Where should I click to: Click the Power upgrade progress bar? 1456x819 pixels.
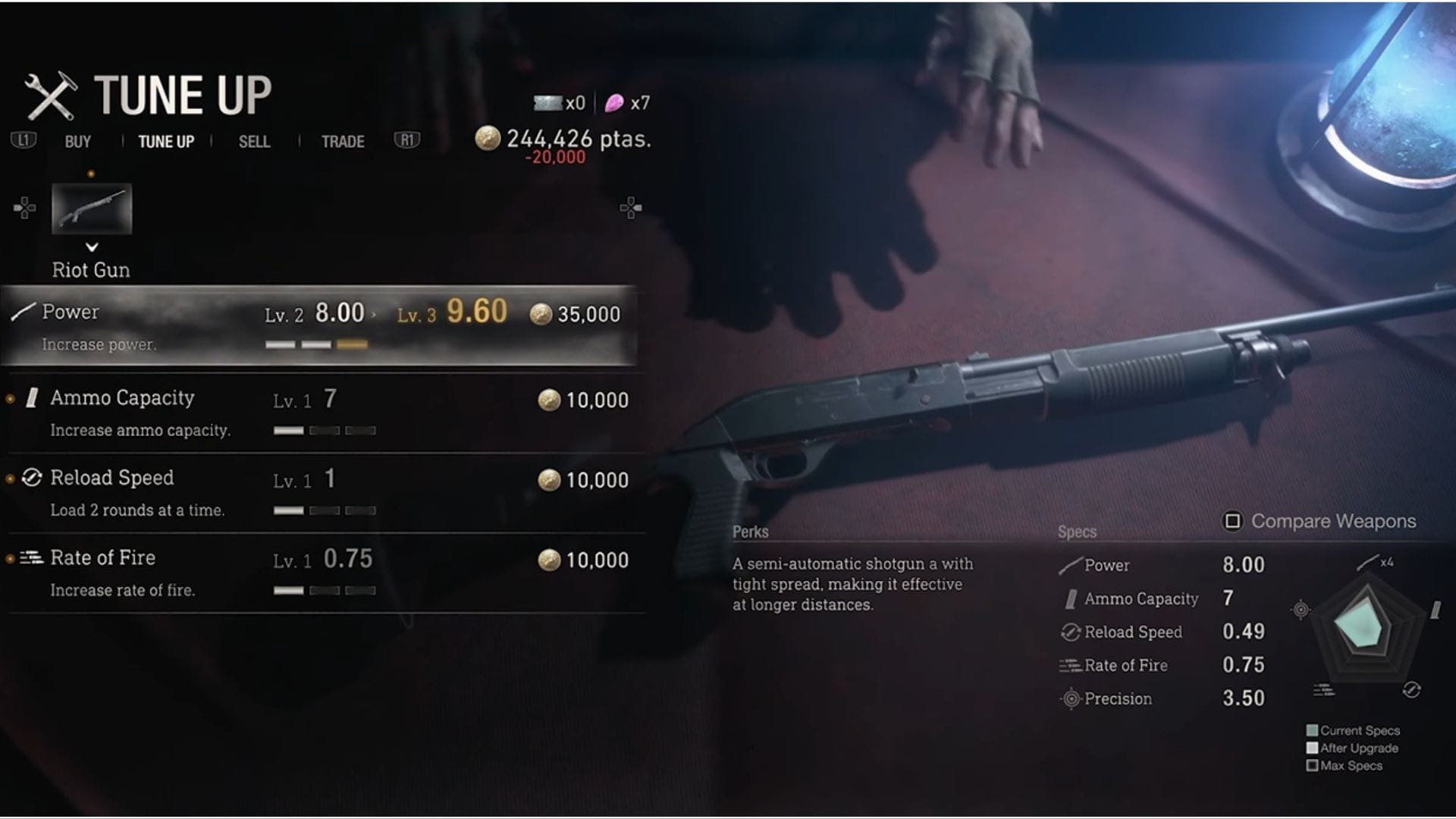tap(316, 344)
